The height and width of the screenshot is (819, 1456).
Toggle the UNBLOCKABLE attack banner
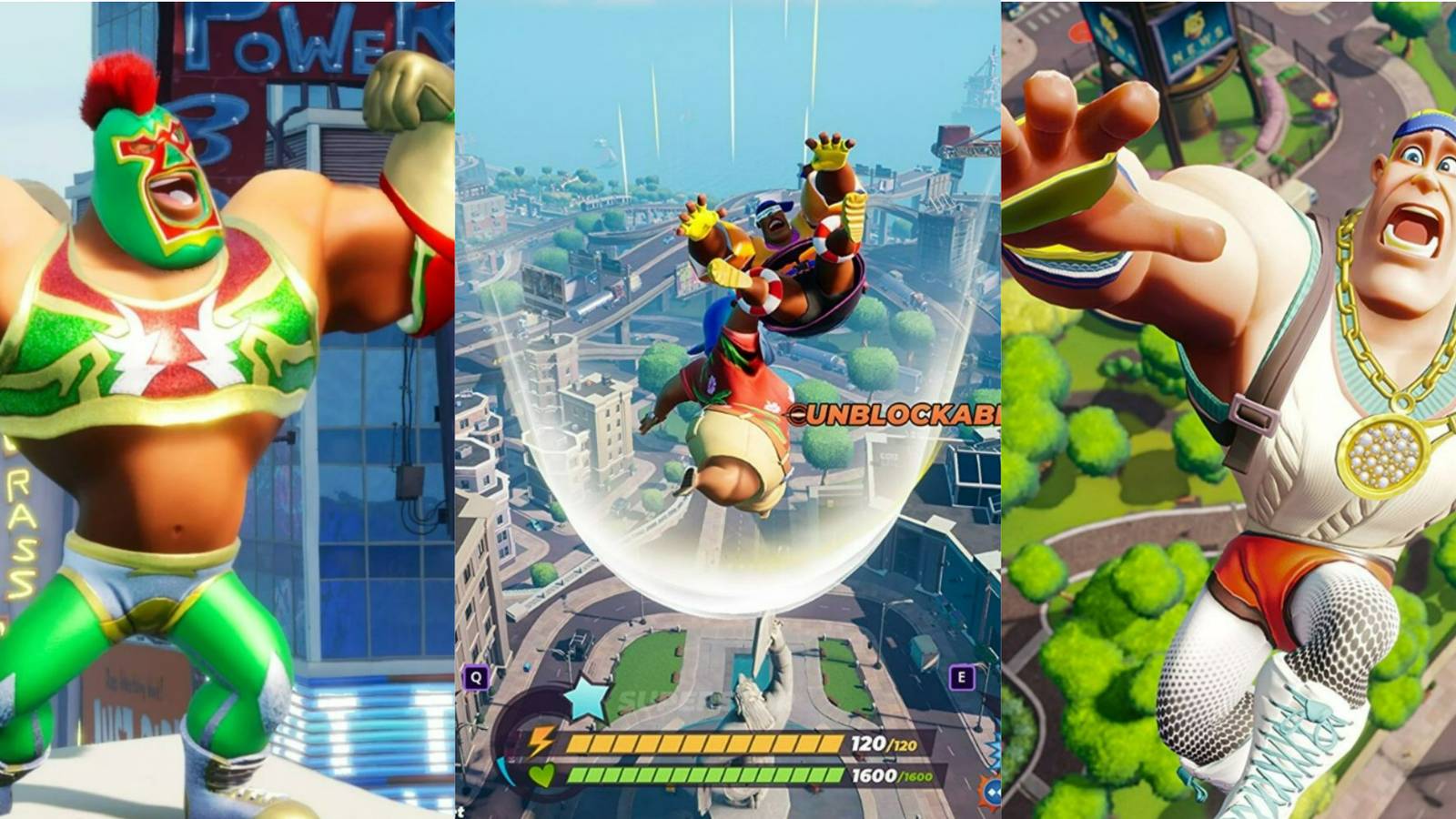[x=896, y=414]
